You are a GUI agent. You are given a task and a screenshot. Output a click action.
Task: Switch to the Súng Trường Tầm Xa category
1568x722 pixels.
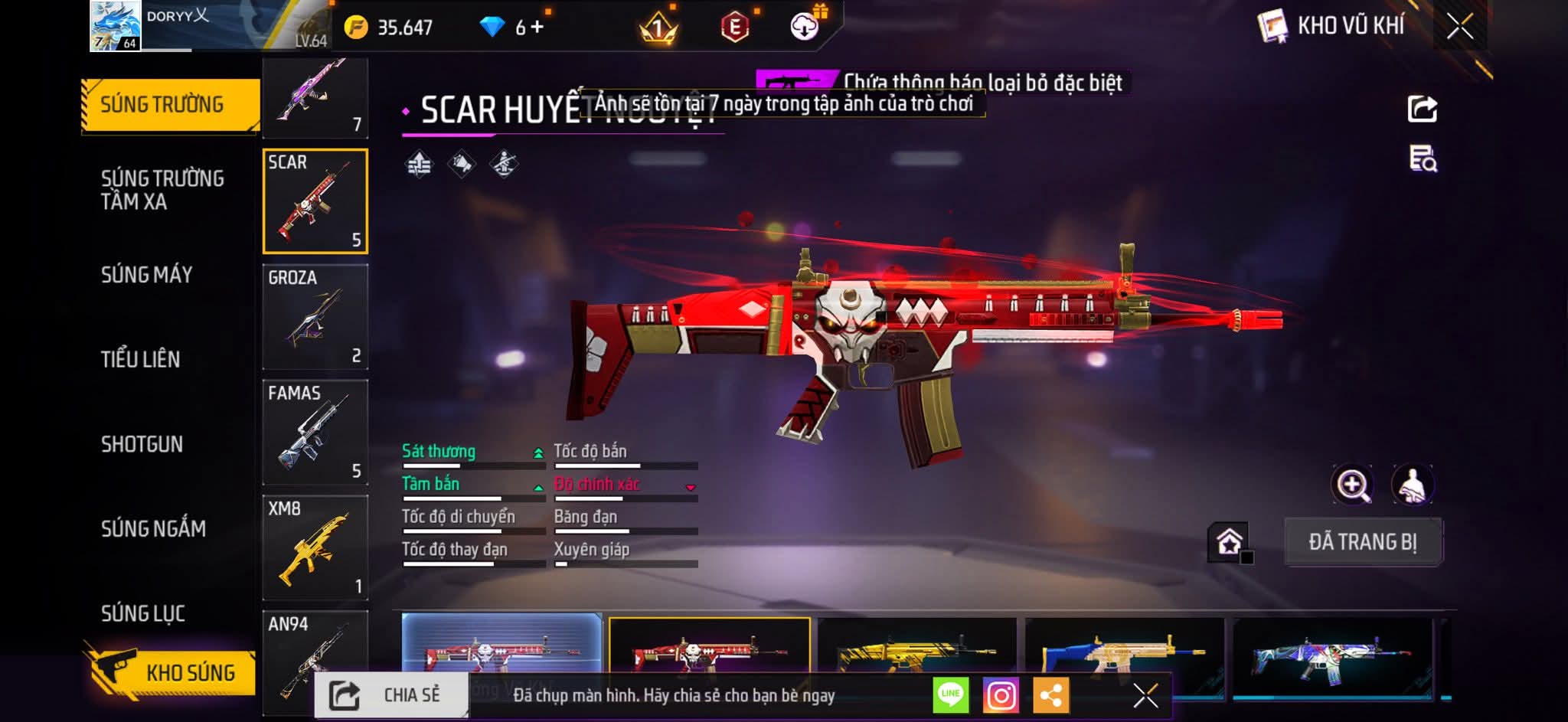pyautogui.click(x=162, y=190)
